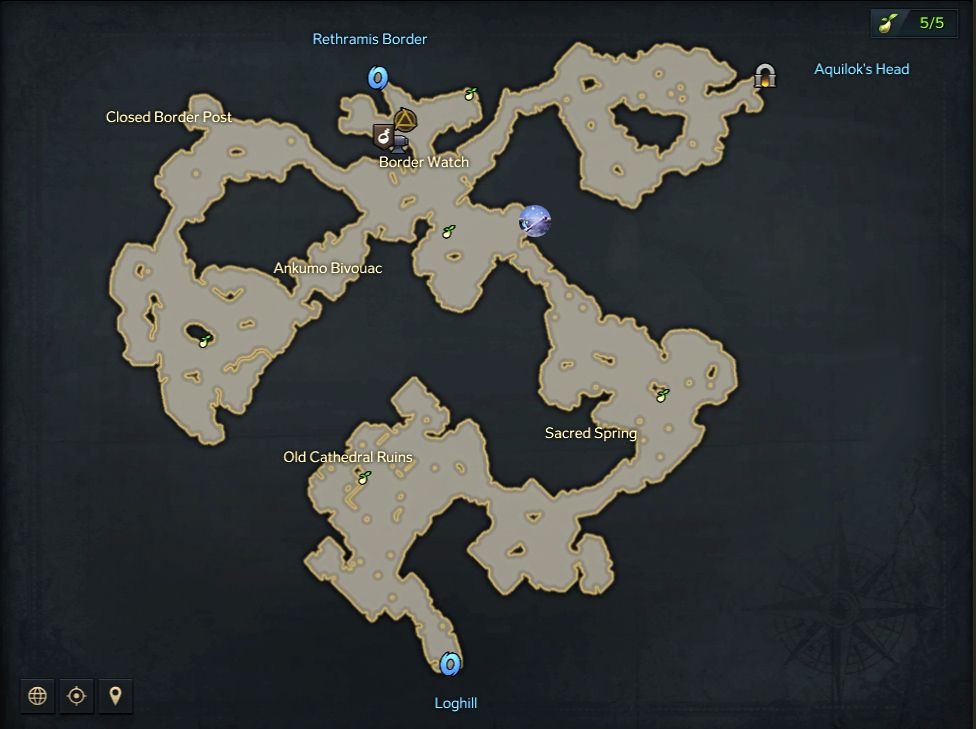Click the seed marker above Sacred Spring
This screenshot has height=729, width=976.
point(661,394)
